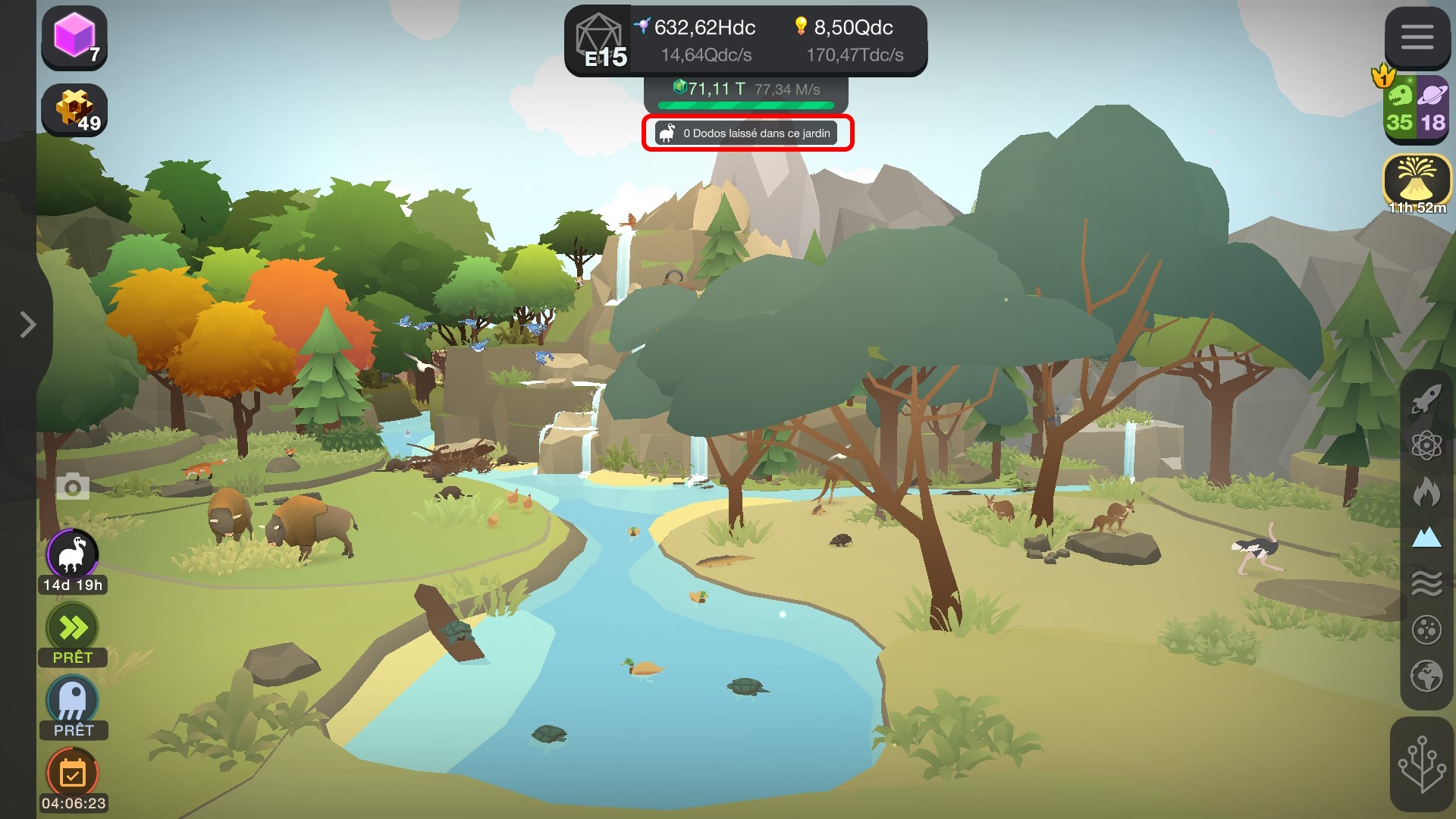Viewport: 1456px width, 819px height.
Task: Take a screenshot with the camera icon
Action: [73, 487]
